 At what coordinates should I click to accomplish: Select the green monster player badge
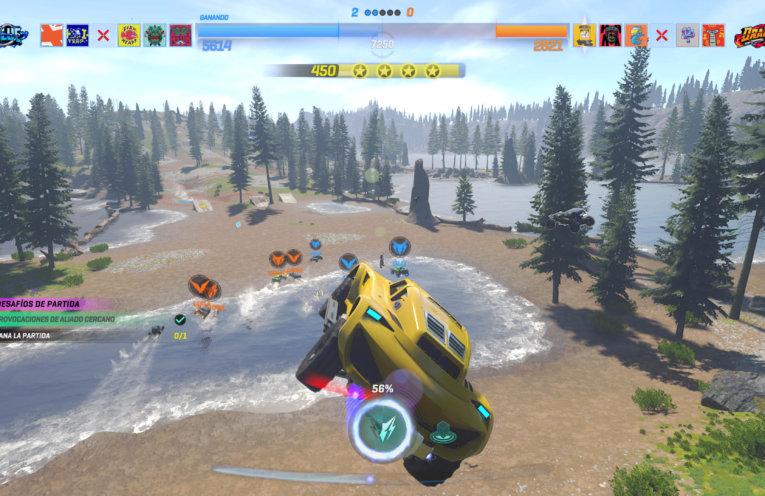click(x=154, y=36)
